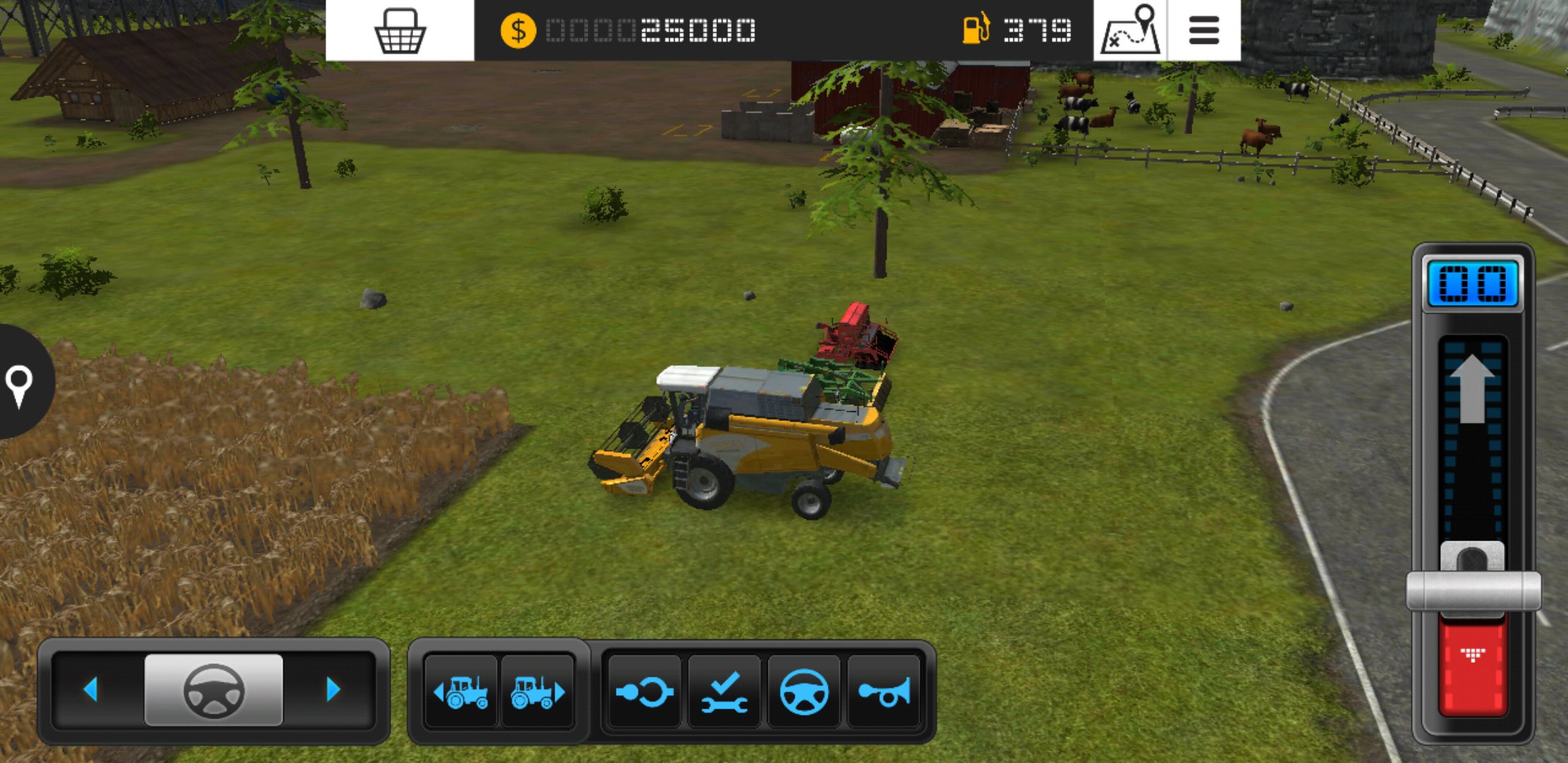Click the dollar coin money icon
The width and height of the screenshot is (1568, 763).
click(519, 30)
